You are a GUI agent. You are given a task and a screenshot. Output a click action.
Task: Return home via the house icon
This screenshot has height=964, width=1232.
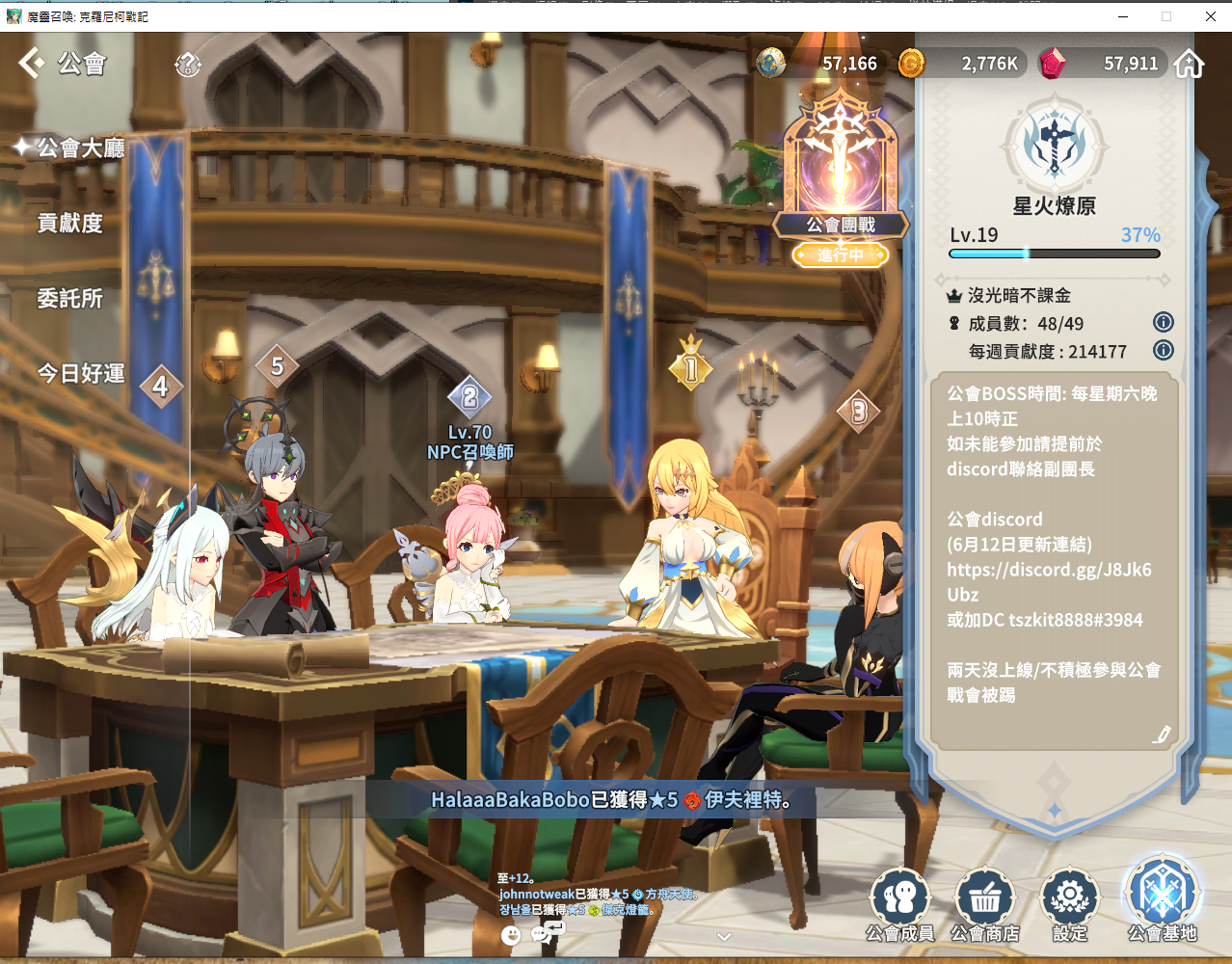[x=1190, y=65]
